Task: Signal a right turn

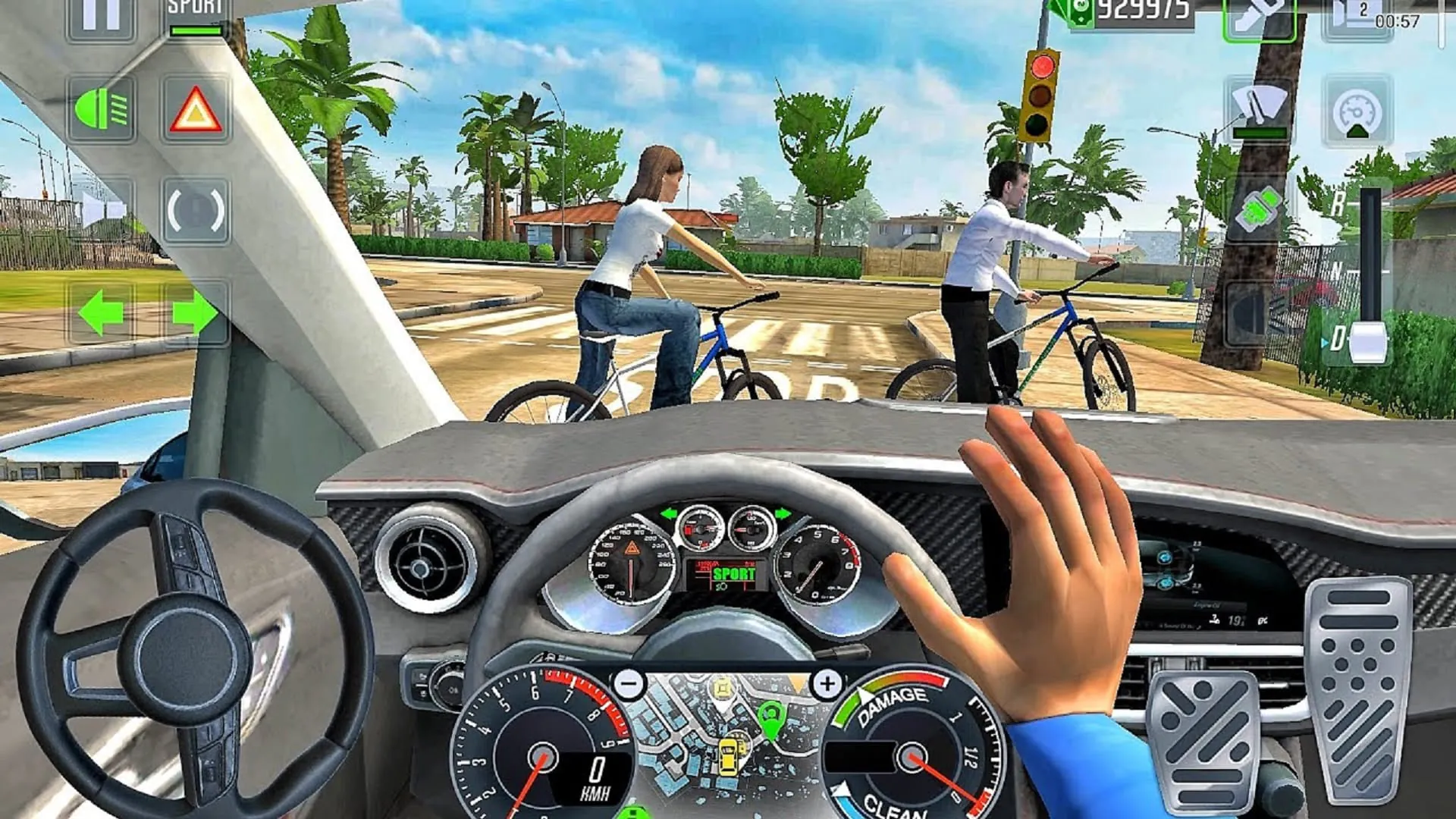Action: (x=195, y=312)
